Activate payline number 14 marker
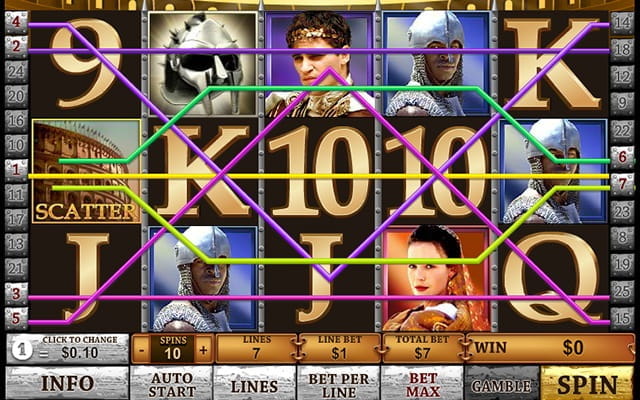 tap(621, 21)
